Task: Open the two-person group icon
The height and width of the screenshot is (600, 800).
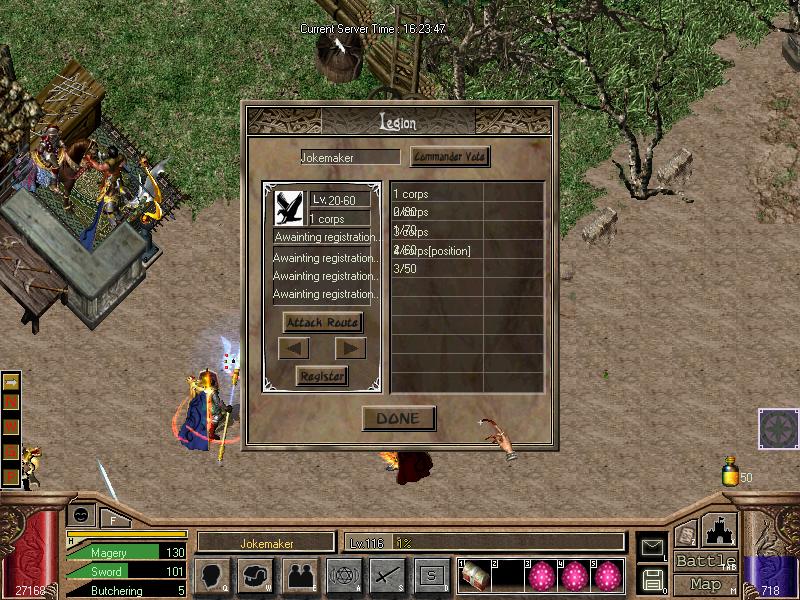Action: 300,576
